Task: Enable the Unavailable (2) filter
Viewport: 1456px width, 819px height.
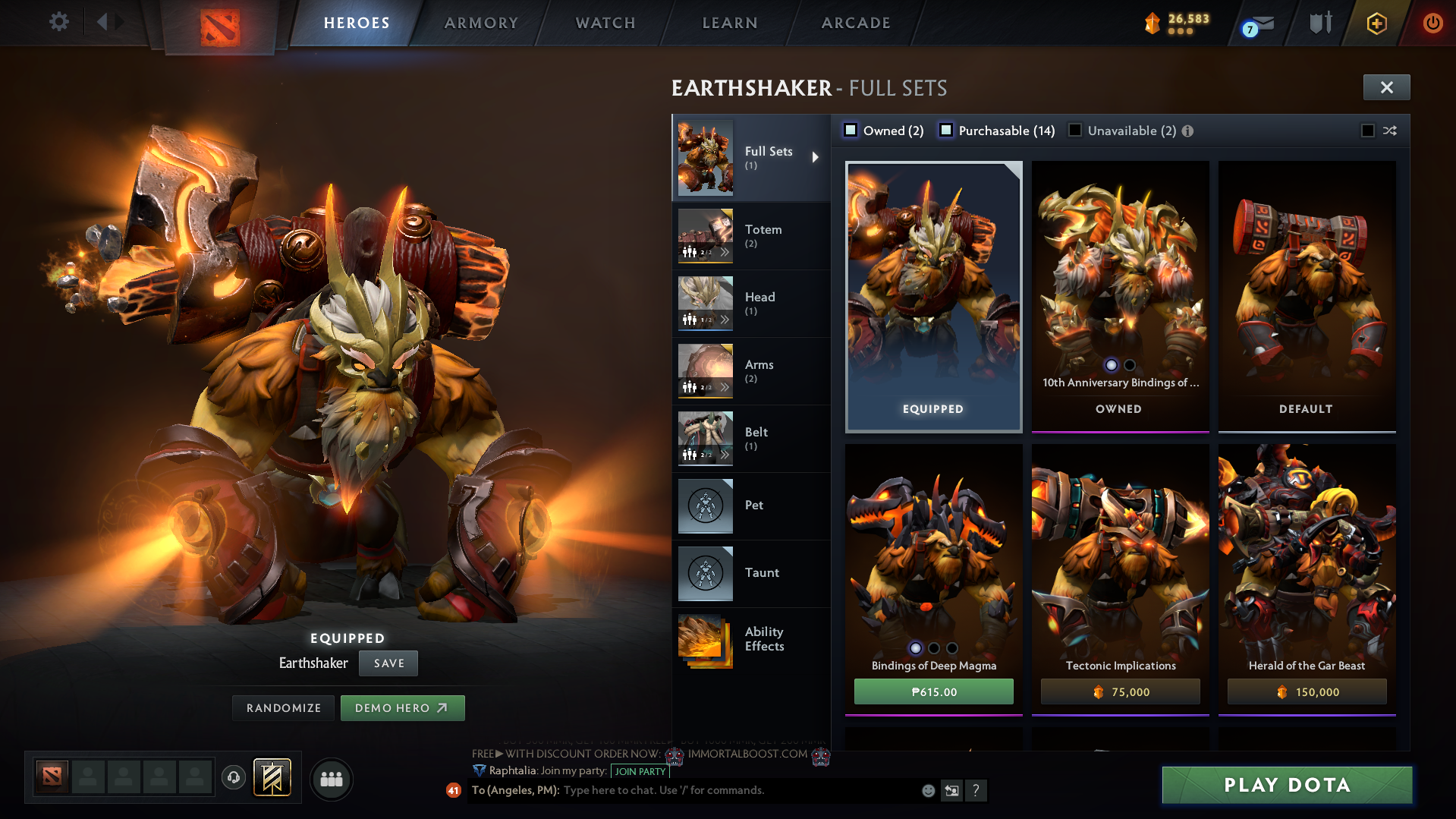Action: pos(1075,130)
